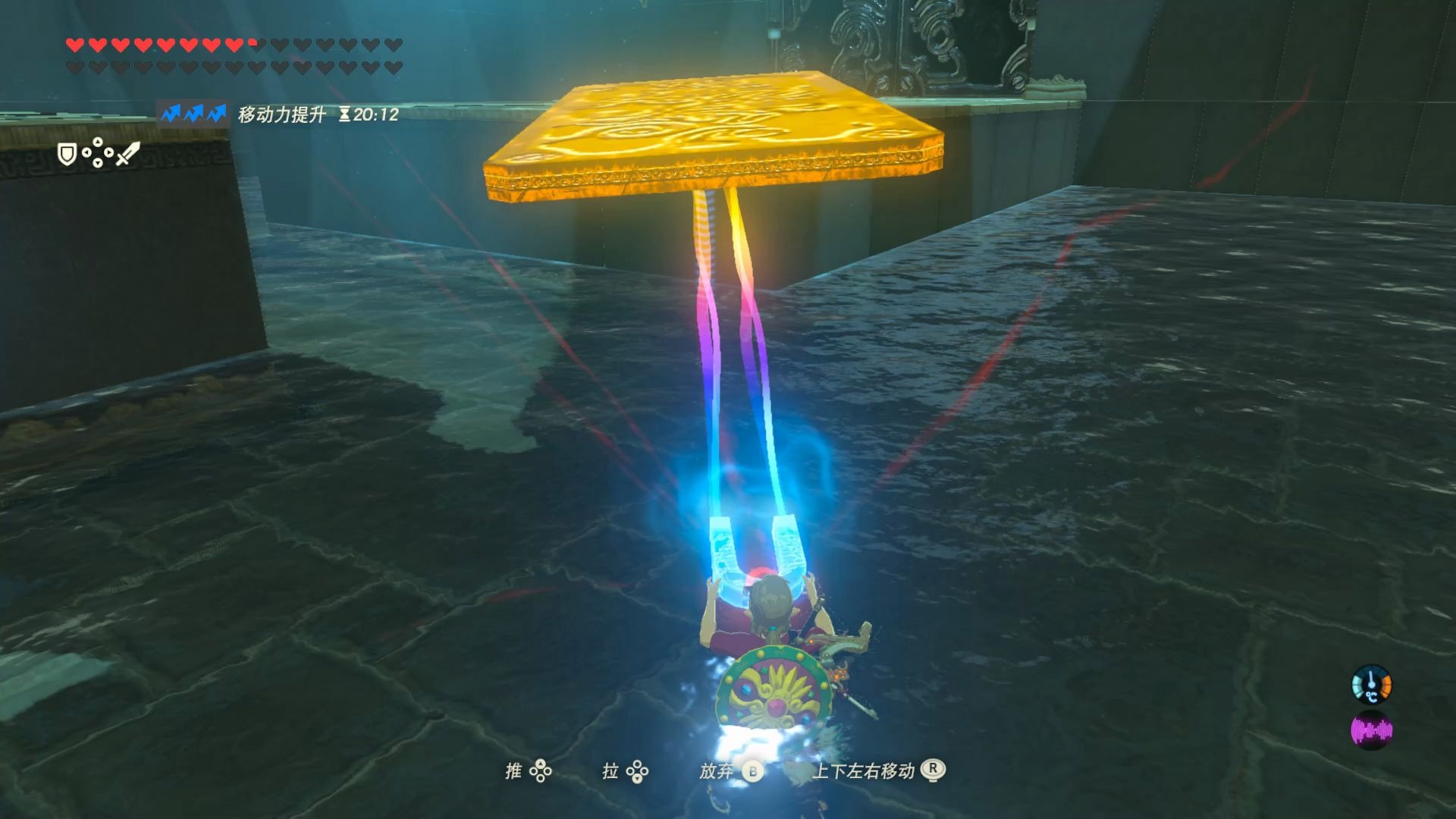Screen dimensions: 1456x819
Task: Select the sword icon in the quick-equip HUD
Action: (x=128, y=154)
